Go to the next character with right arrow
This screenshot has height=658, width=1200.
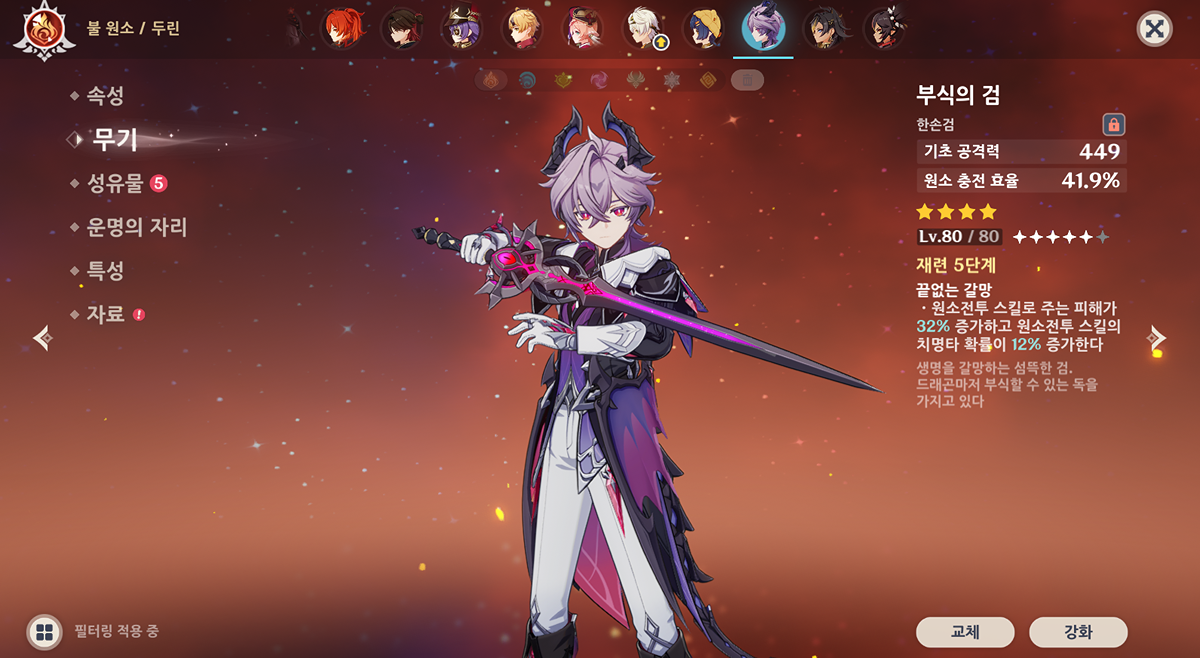click(1158, 337)
